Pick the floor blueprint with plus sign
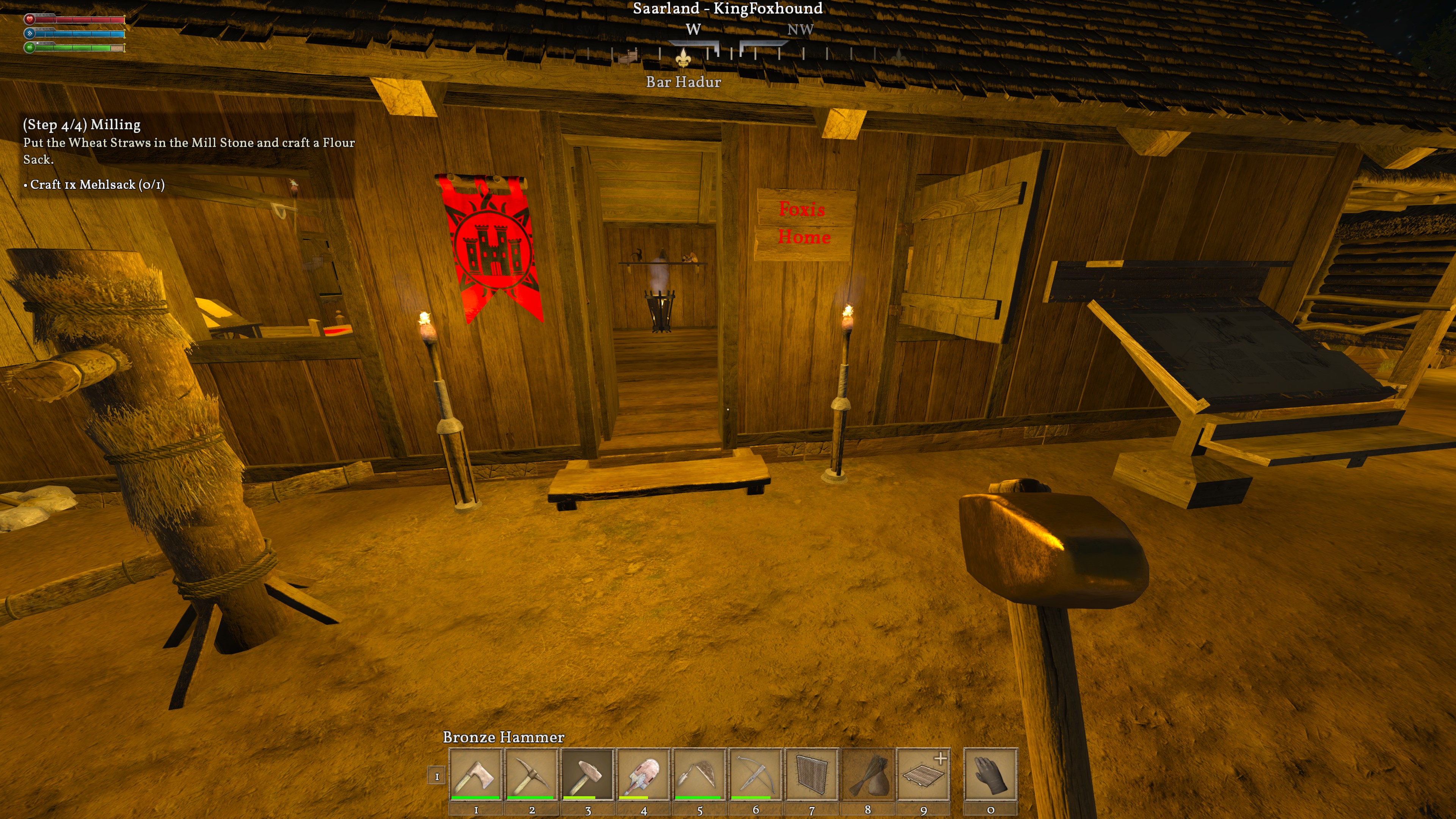This screenshot has height=819, width=1456. click(923, 774)
